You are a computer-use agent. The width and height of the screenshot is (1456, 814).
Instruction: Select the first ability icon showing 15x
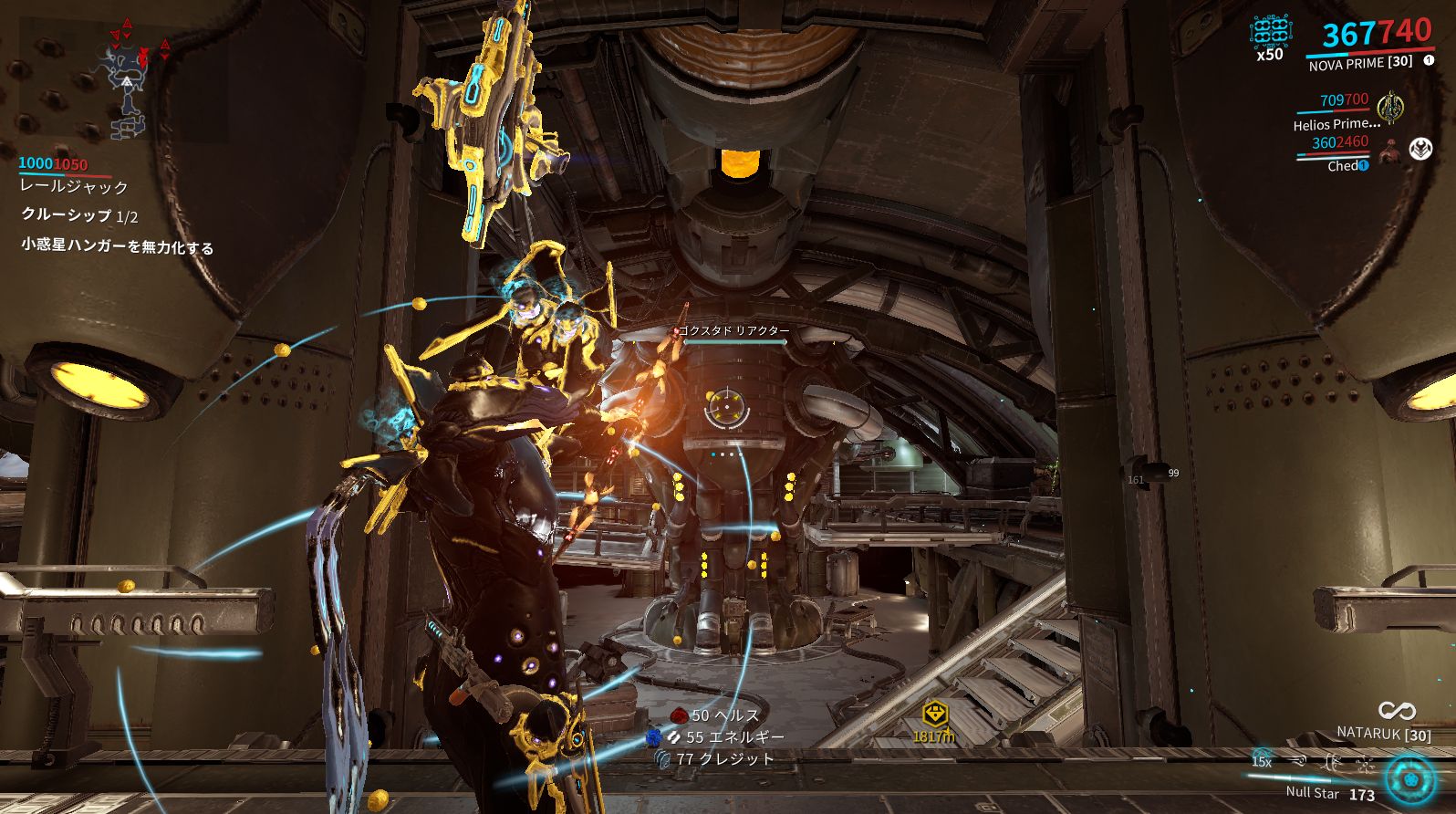point(1262,760)
